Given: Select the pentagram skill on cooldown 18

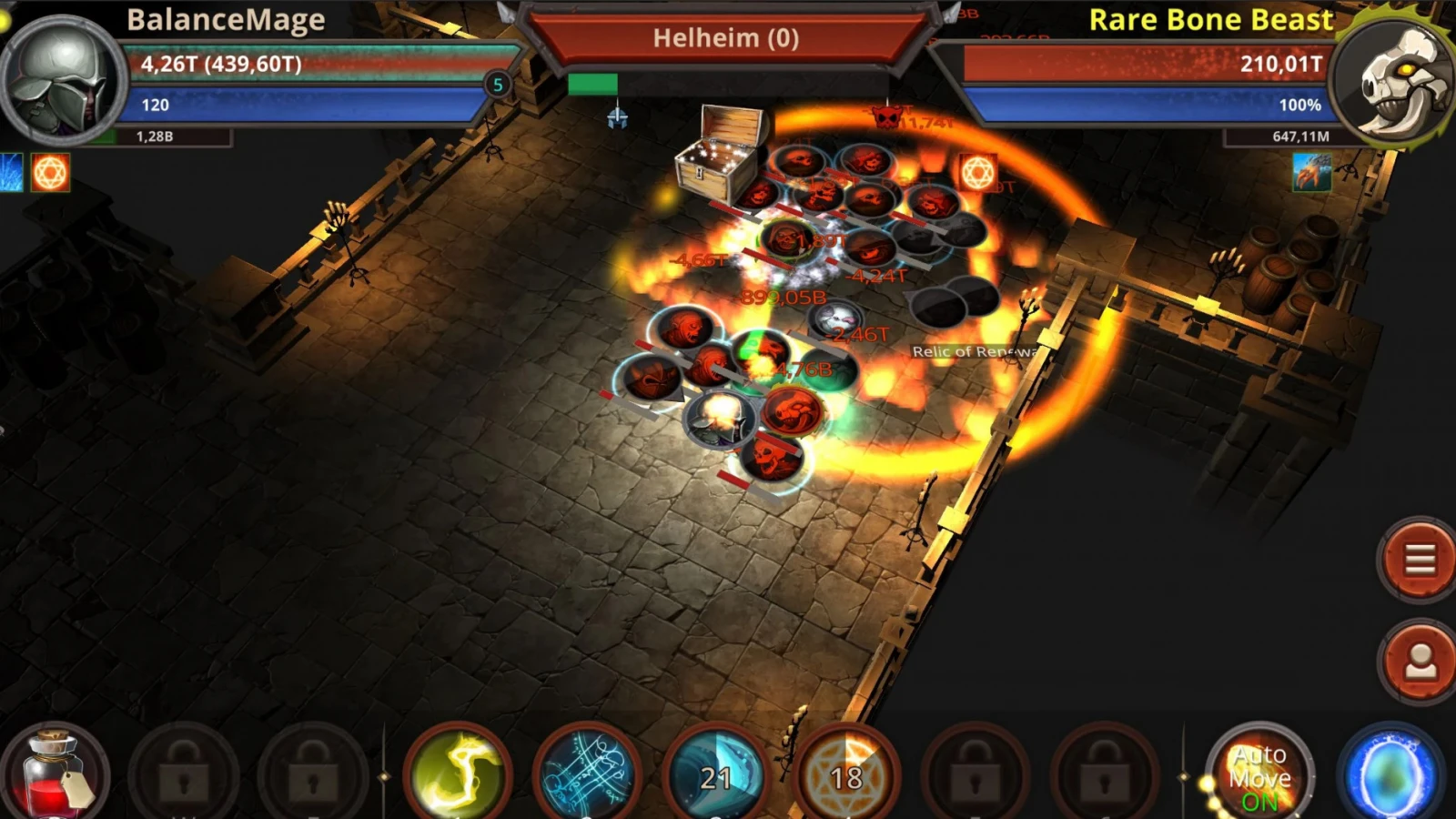Looking at the screenshot, I should 846,775.
